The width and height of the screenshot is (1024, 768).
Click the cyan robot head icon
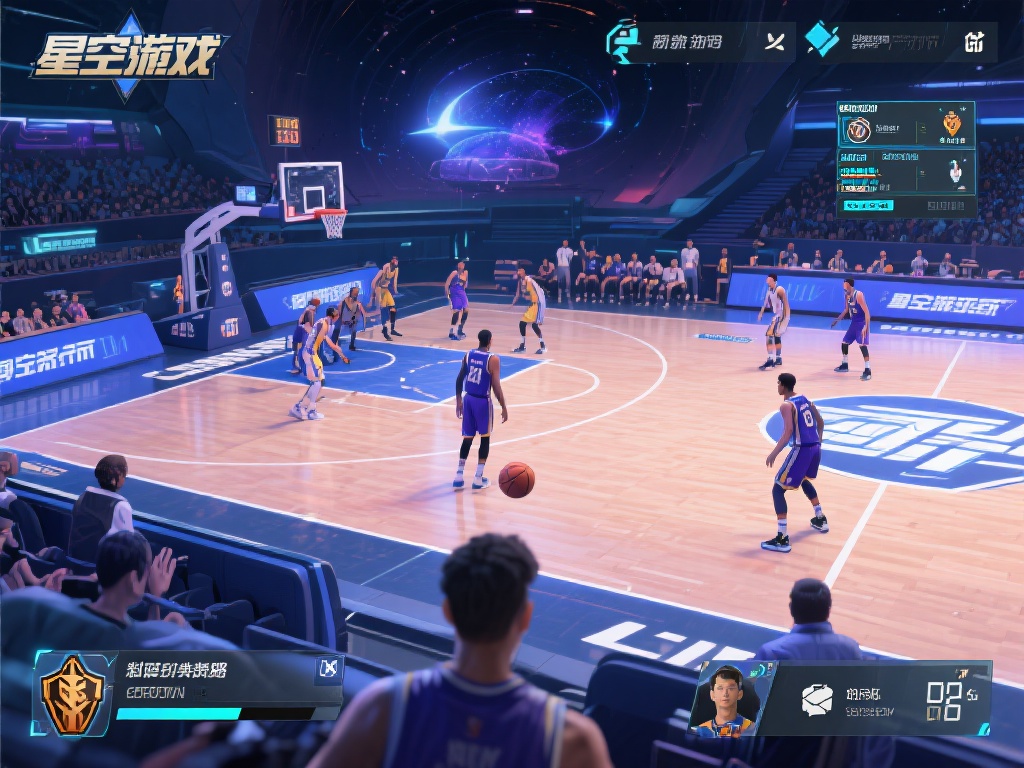click(623, 41)
